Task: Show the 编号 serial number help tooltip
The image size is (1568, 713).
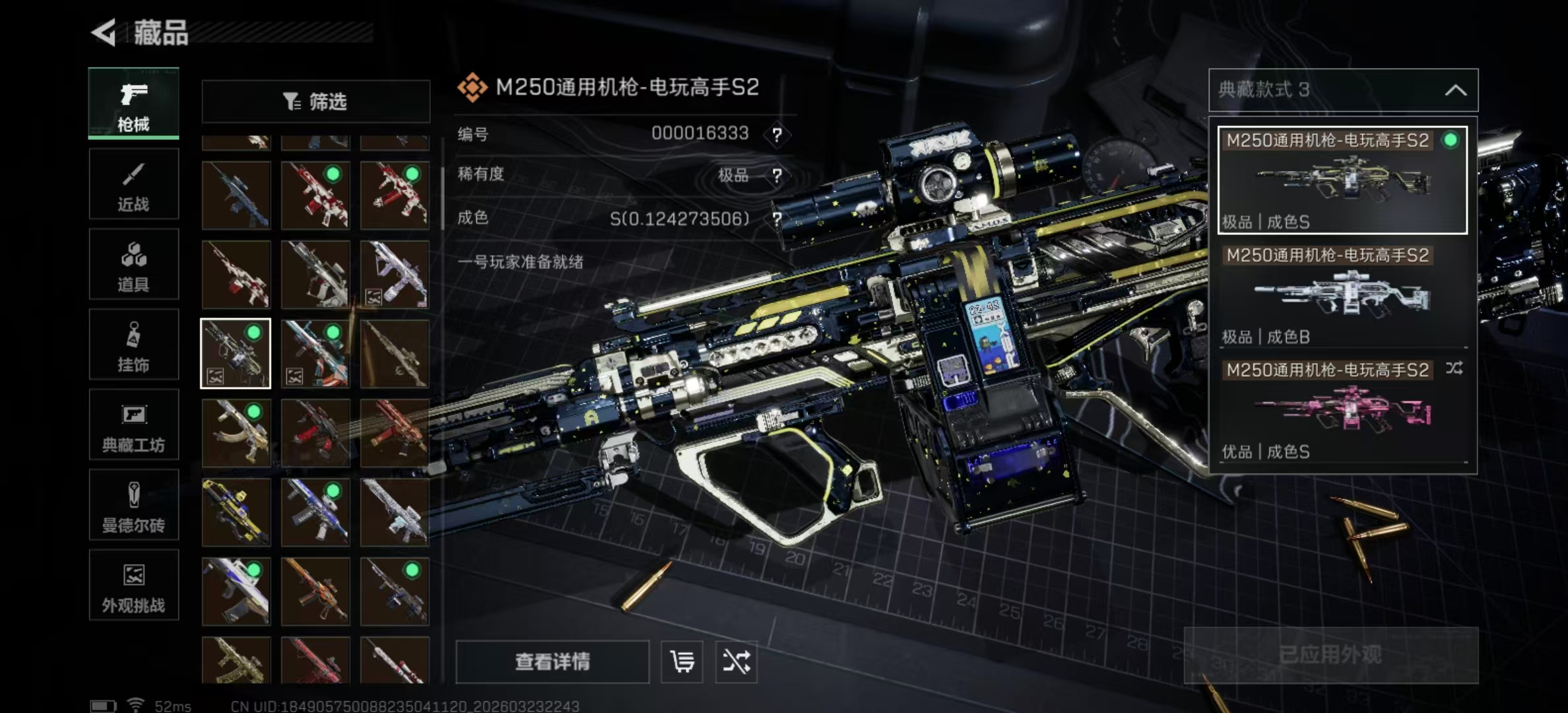Action: pos(777,135)
